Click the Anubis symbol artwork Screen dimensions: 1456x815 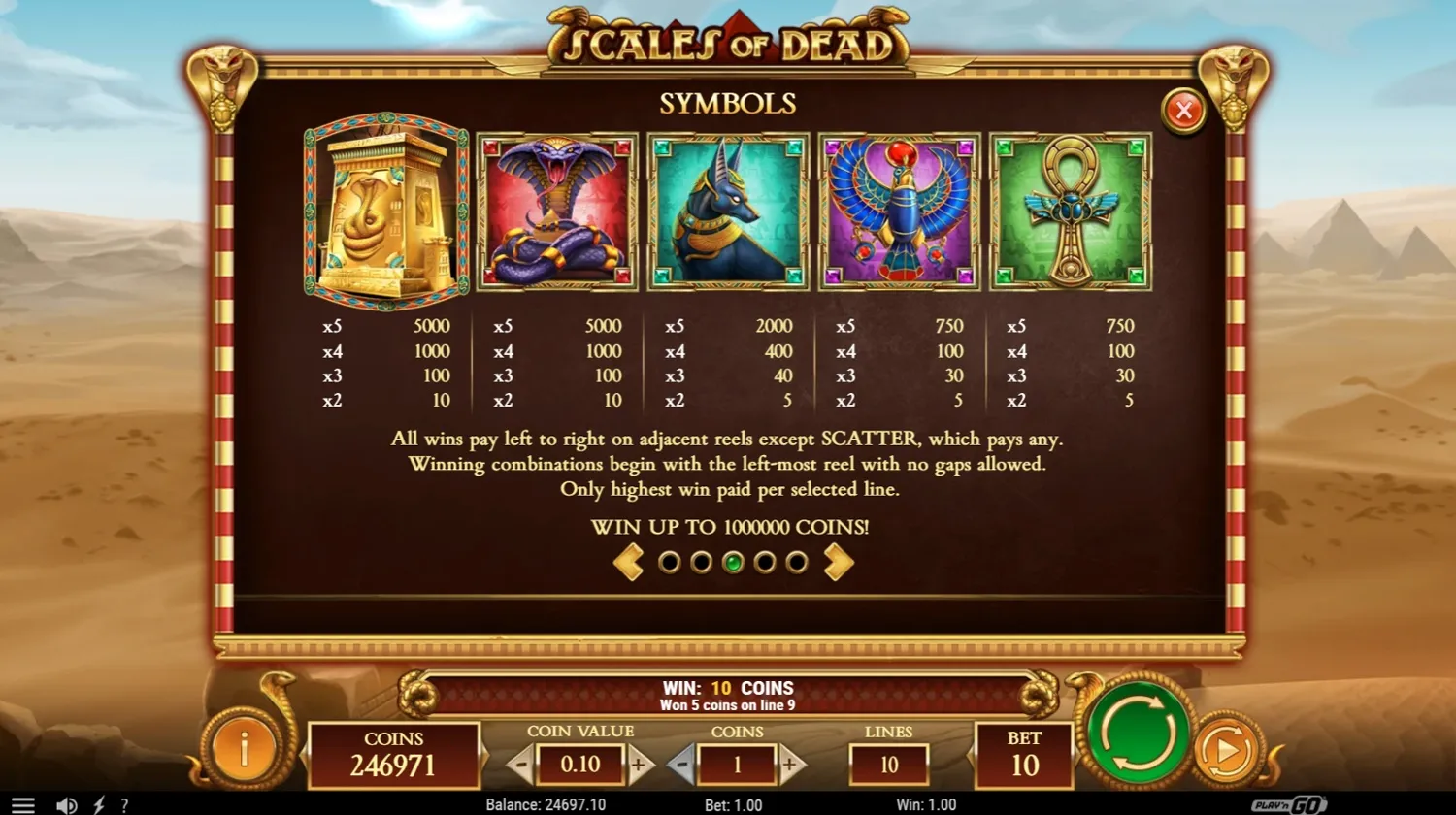727,212
